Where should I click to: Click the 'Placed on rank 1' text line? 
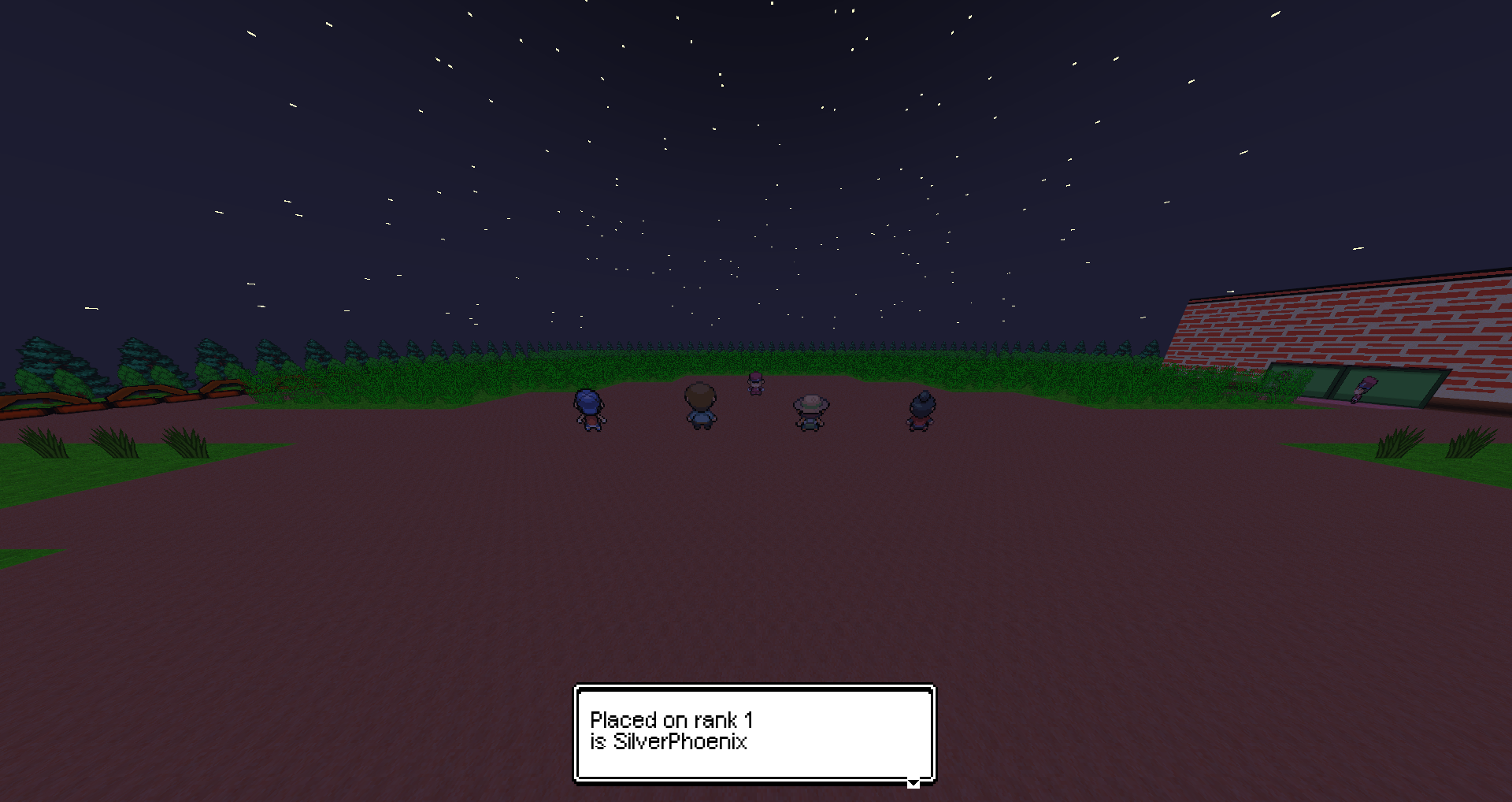pos(672,718)
